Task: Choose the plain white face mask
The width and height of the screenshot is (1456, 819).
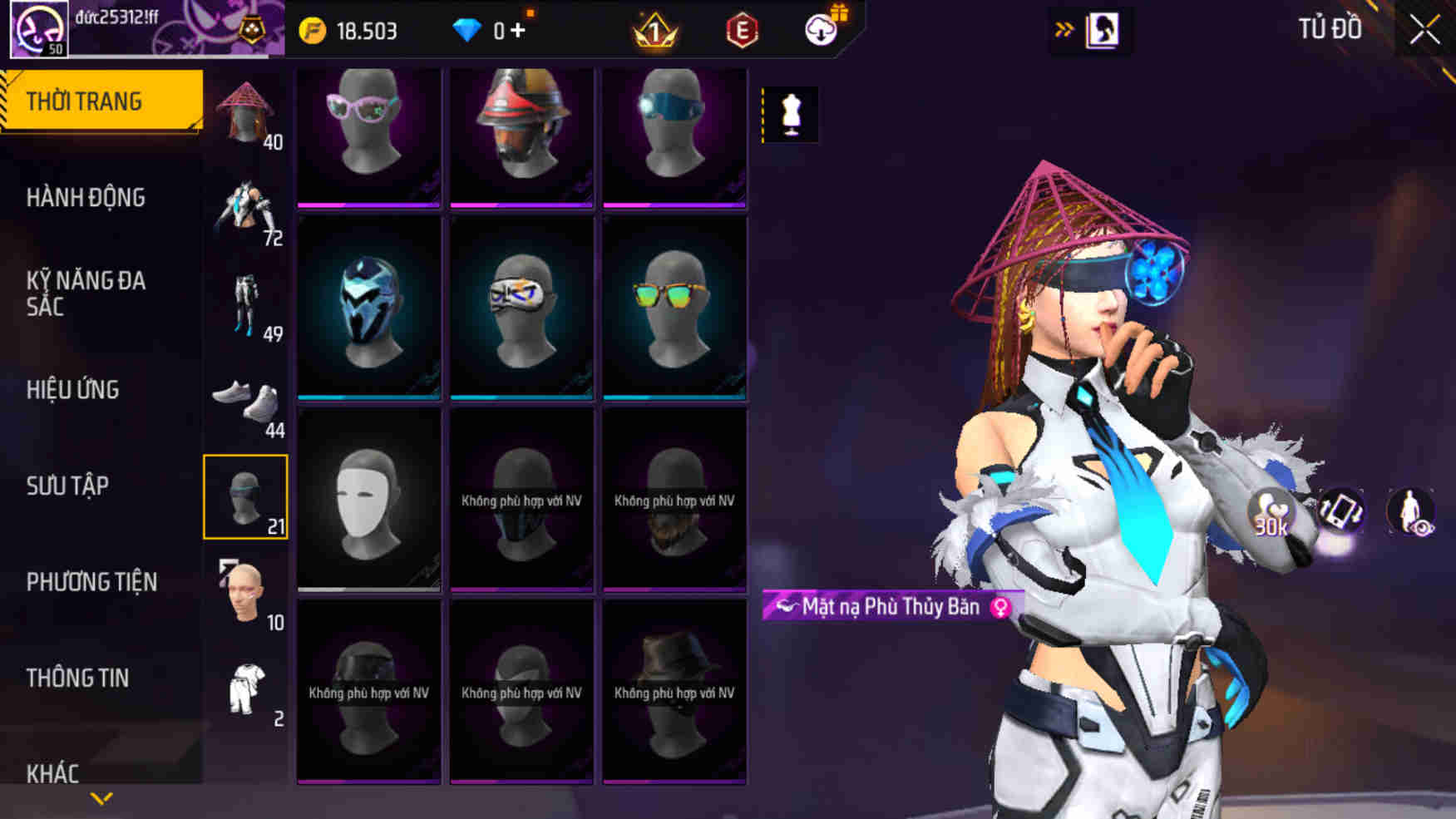Action: tap(368, 500)
